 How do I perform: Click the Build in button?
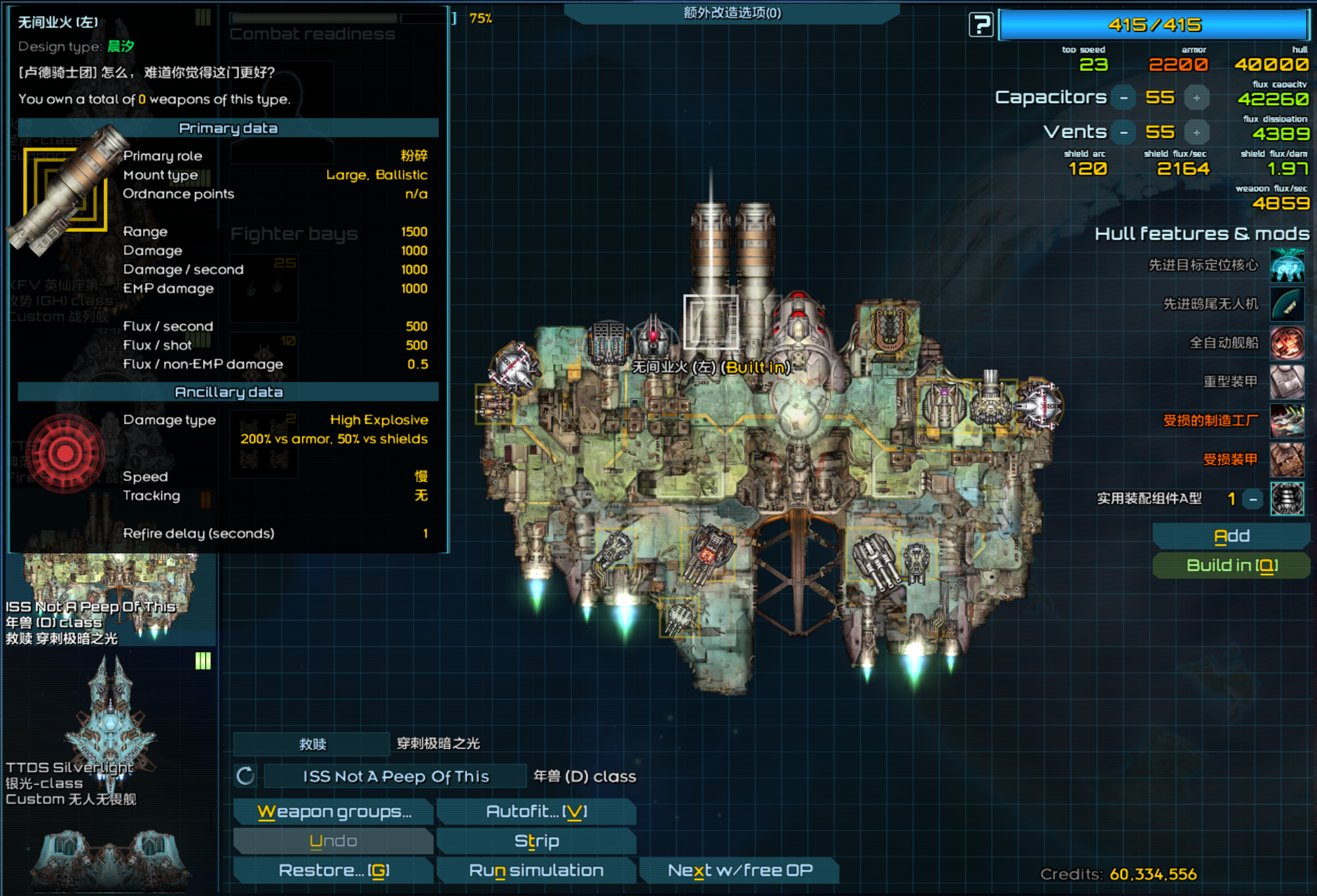coord(1231,566)
